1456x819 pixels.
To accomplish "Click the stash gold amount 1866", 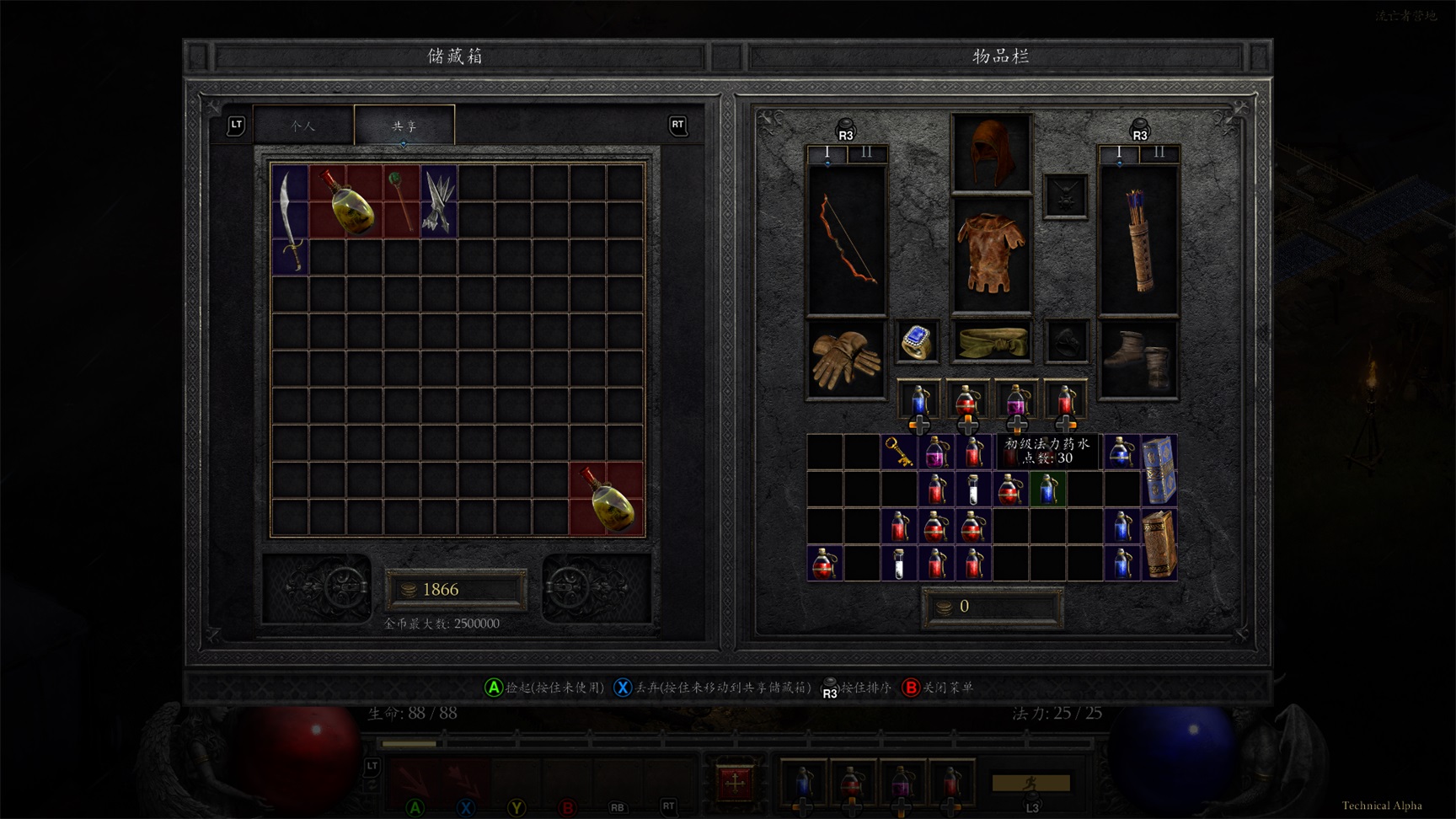I will 456,590.
